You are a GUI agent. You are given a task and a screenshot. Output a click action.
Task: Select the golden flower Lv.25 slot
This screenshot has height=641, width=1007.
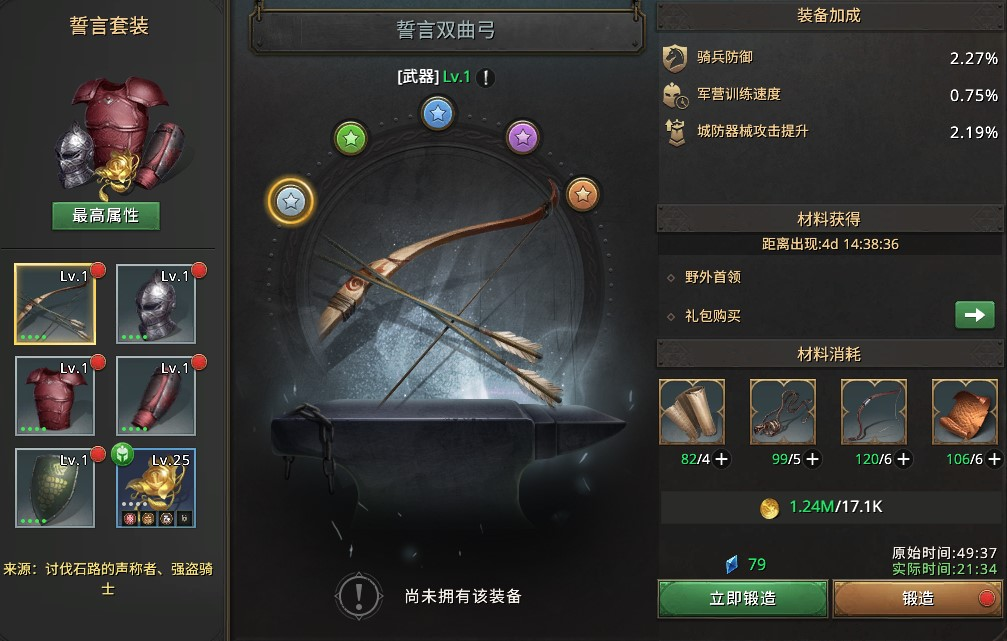(156, 487)
